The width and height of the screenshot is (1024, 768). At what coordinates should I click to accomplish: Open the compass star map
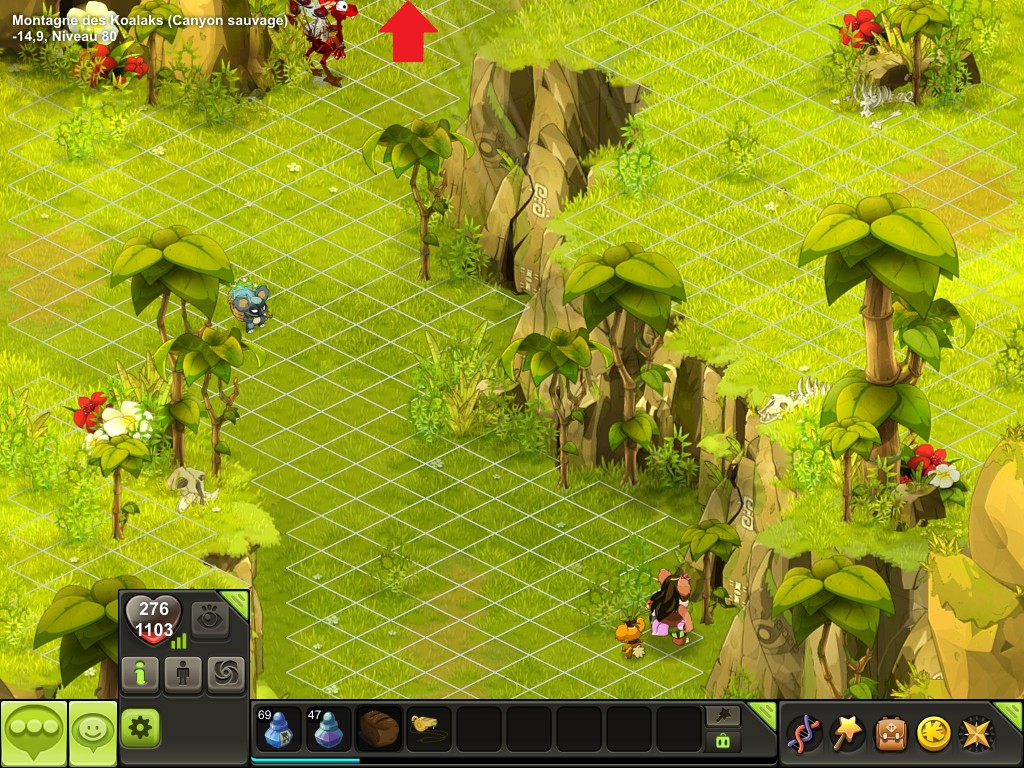click(x=977, y=733)
